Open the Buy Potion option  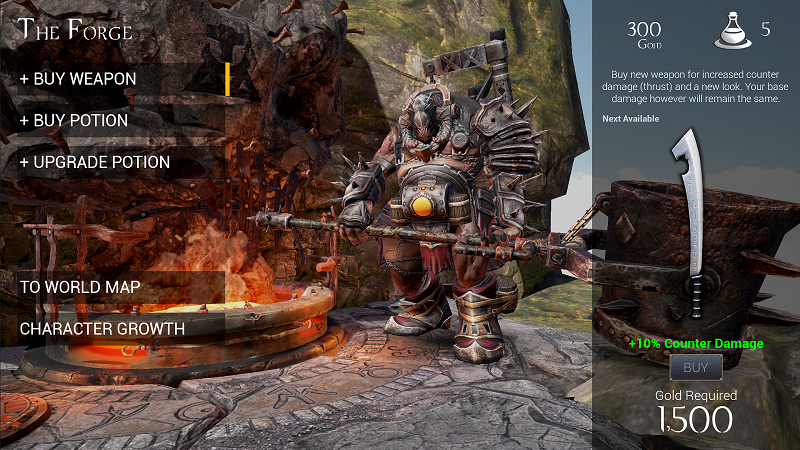pos(74,121)
